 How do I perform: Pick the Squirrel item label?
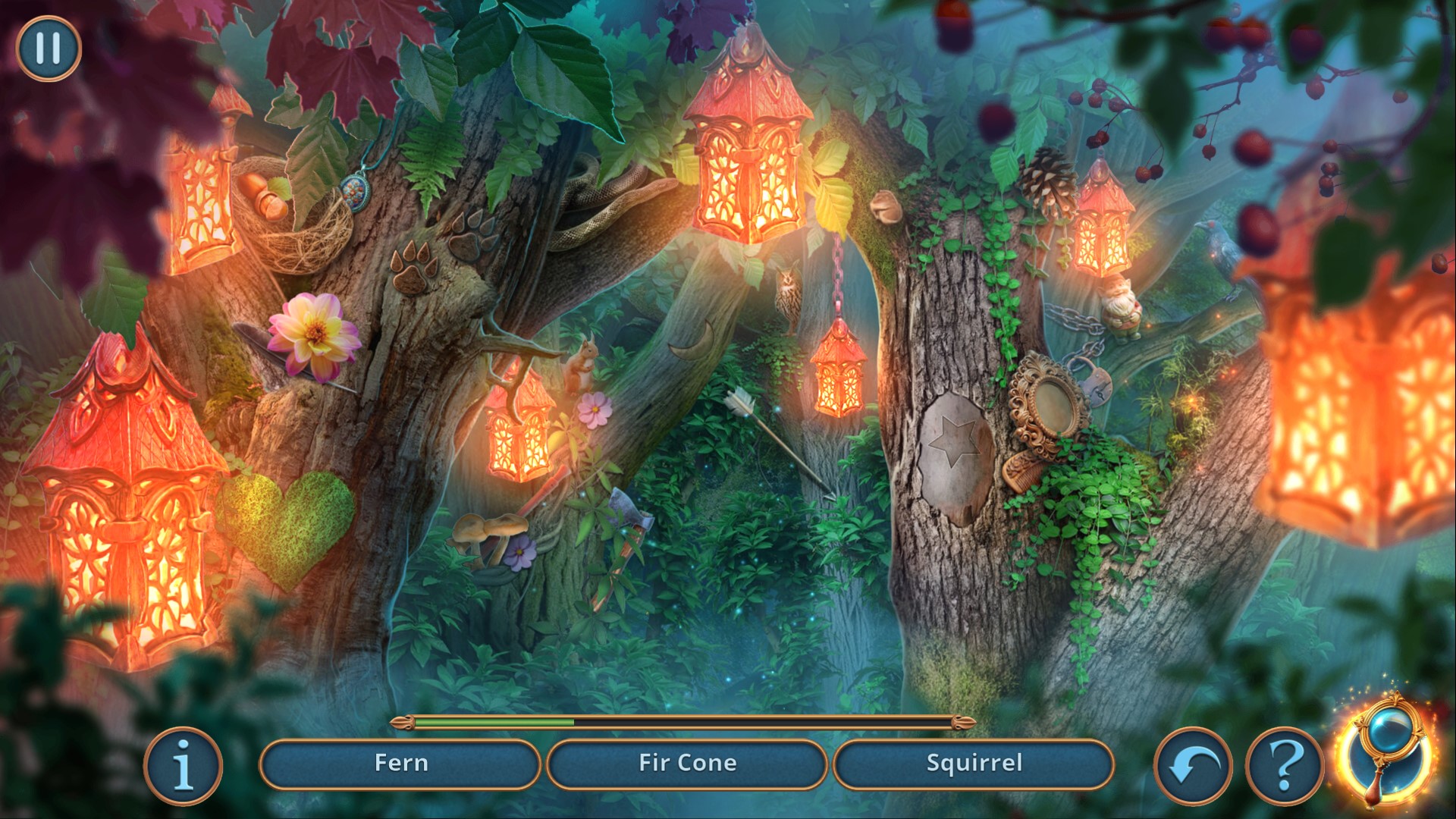[974, 763]
